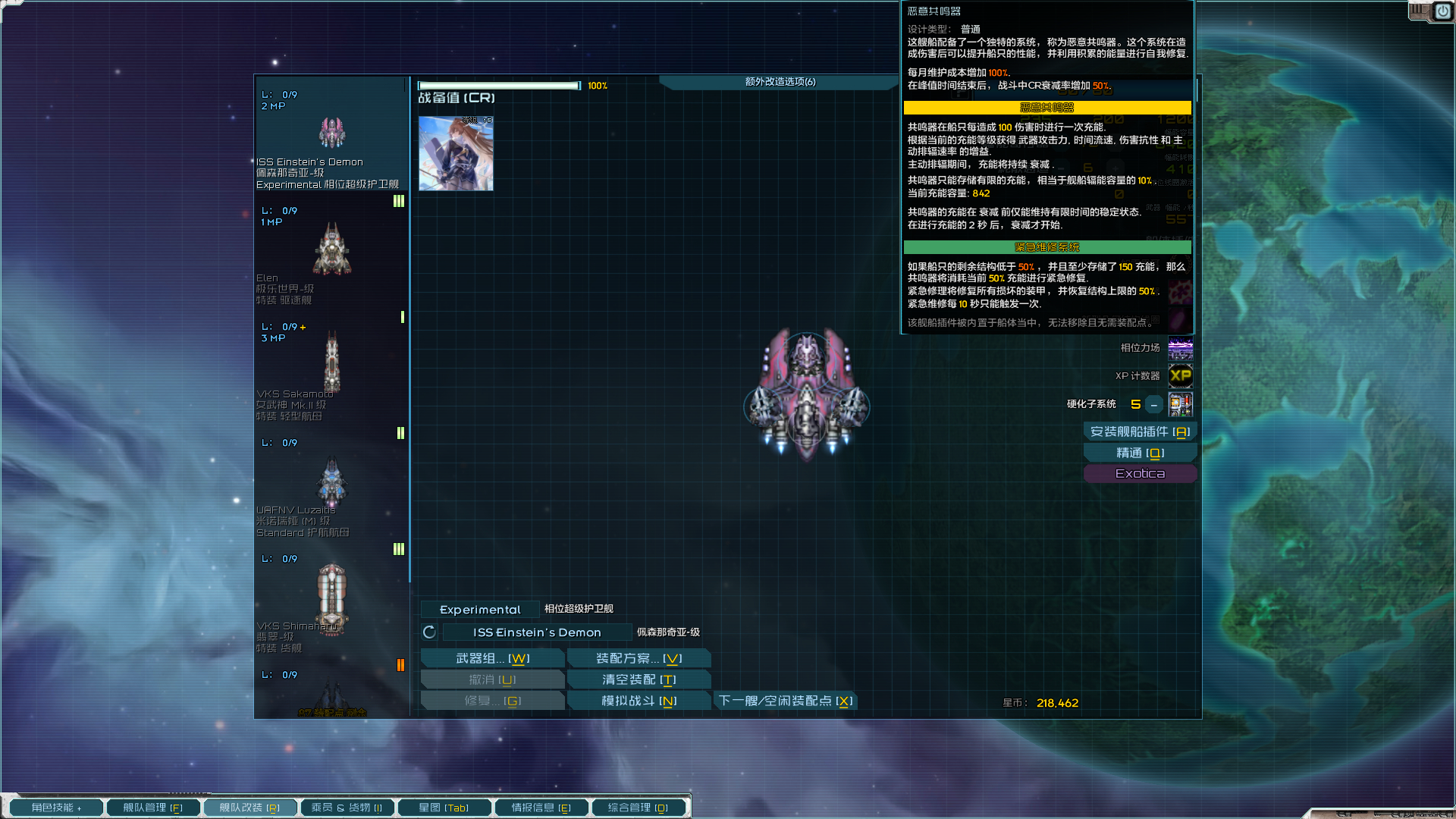Launch 模拟战斗 [N] simulation
This screenshot has width=1456, height=819.
pos(638,700)
